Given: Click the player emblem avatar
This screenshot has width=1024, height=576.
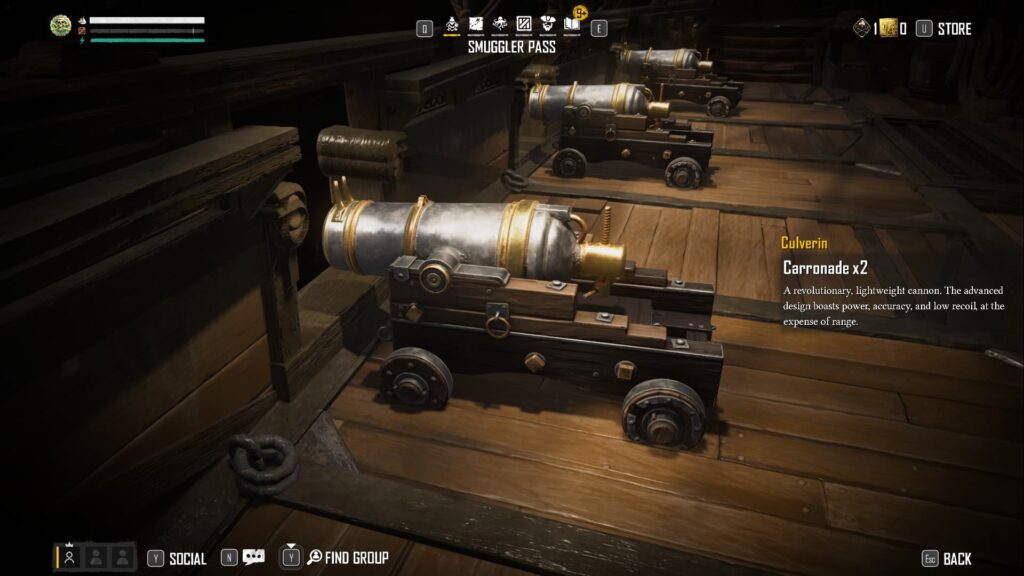Looking at the screenshot, I should point(61,26).
